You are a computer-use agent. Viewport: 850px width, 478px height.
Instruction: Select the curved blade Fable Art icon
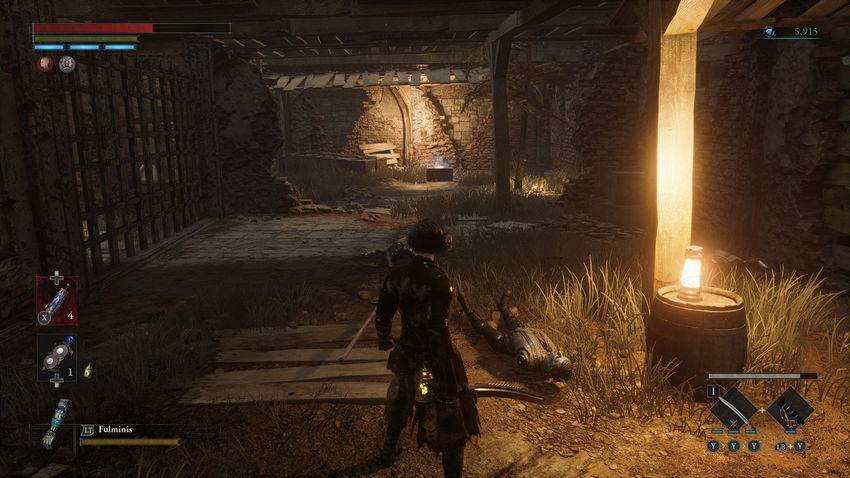coord(733,406)
